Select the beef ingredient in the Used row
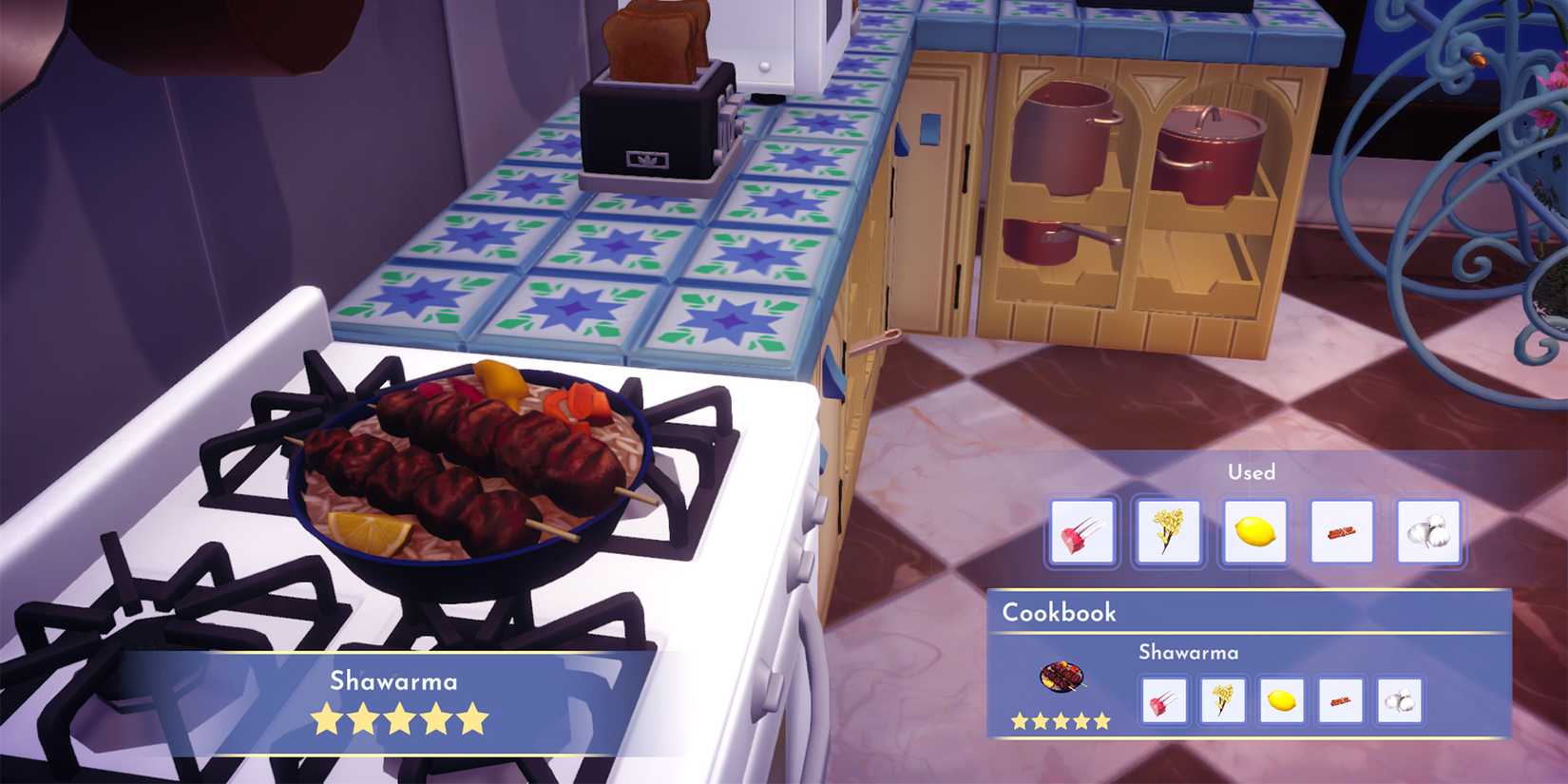Screen dimensions: 1568x784 (1080, 532)
